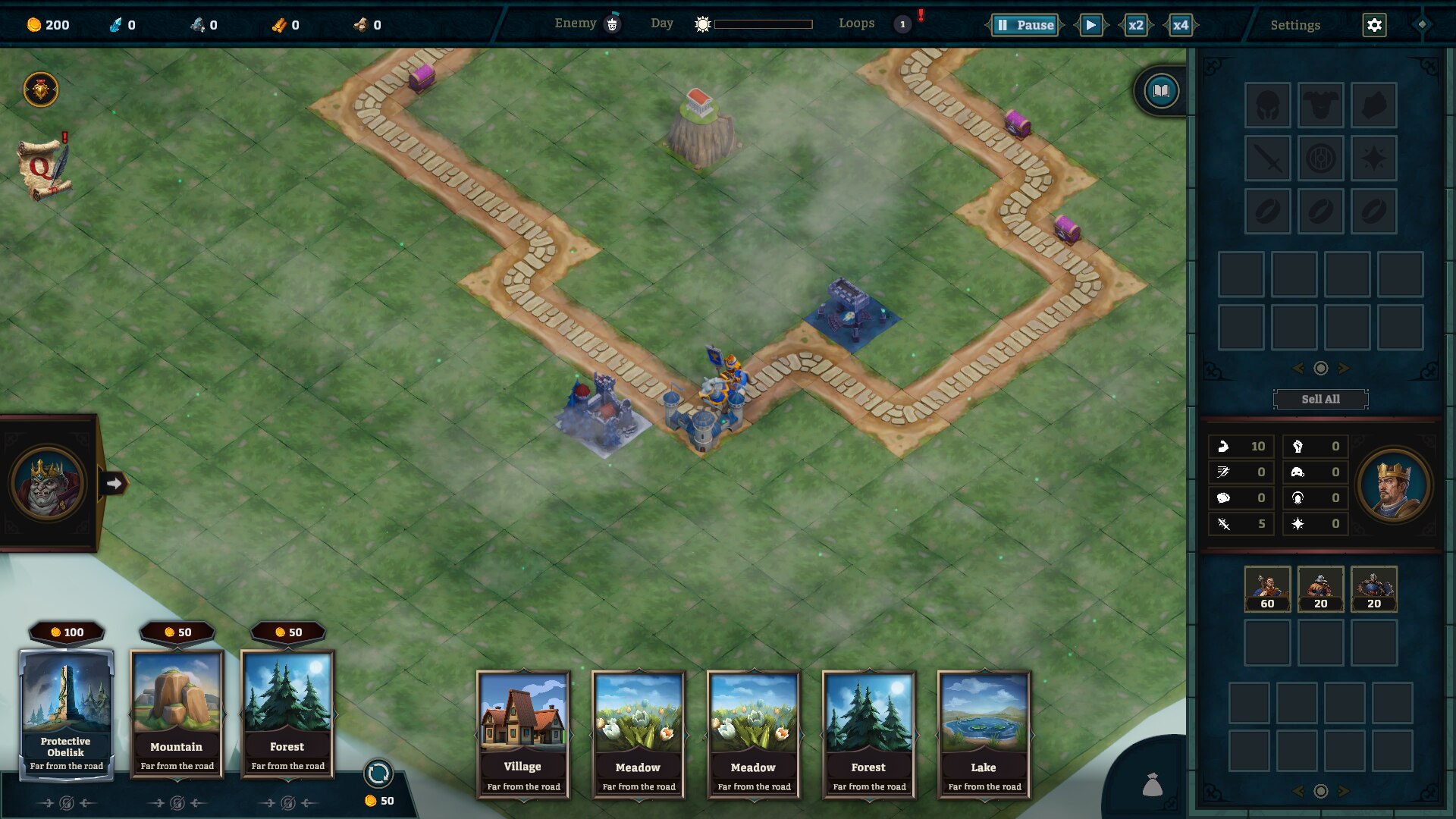Open the quest scroll
Image resolution: width=1456 pixels, height=819 pixels.
[45, 168]
